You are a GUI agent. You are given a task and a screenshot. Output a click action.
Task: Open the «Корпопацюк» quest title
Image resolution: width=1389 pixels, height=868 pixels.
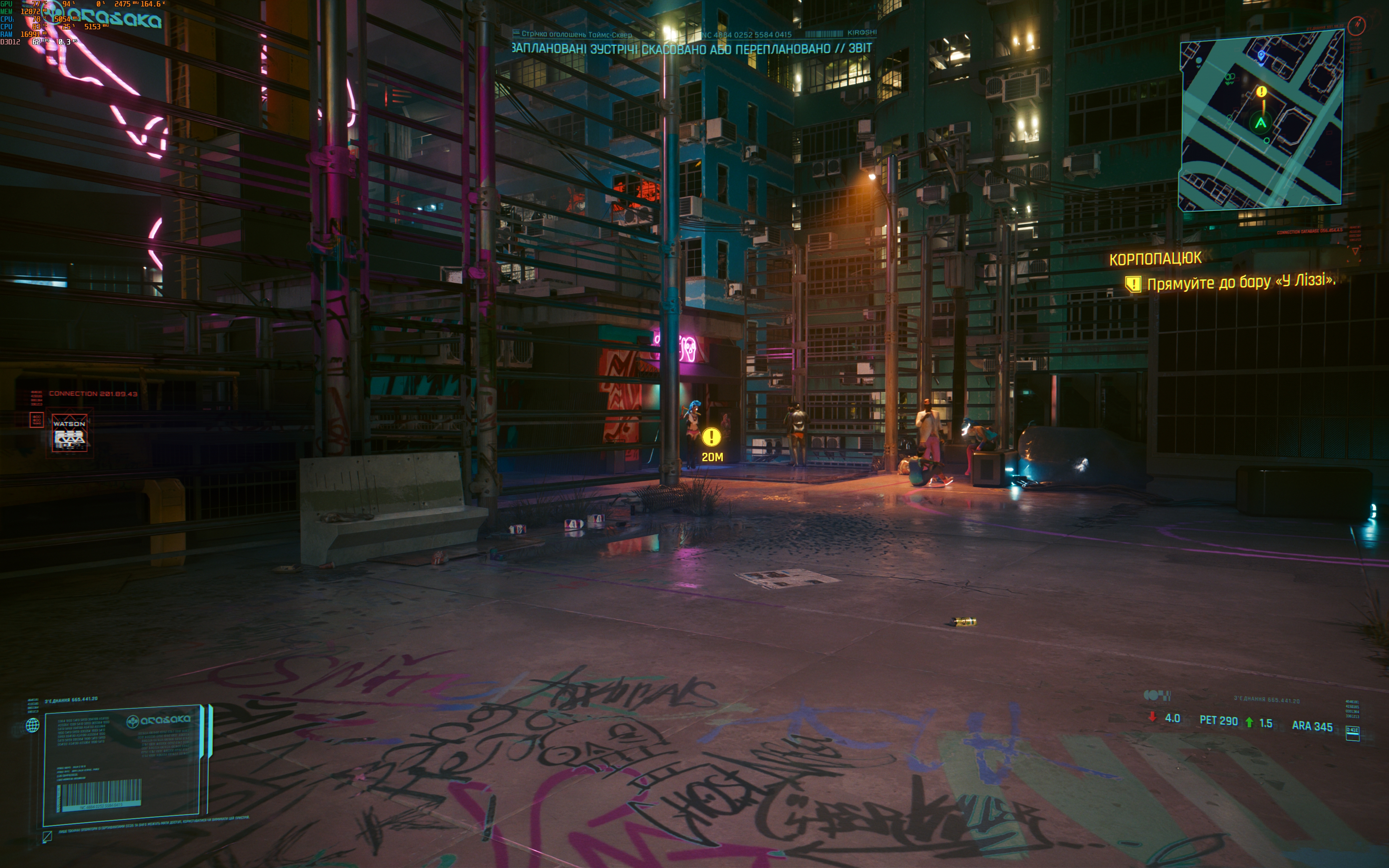coord(1155,259)
